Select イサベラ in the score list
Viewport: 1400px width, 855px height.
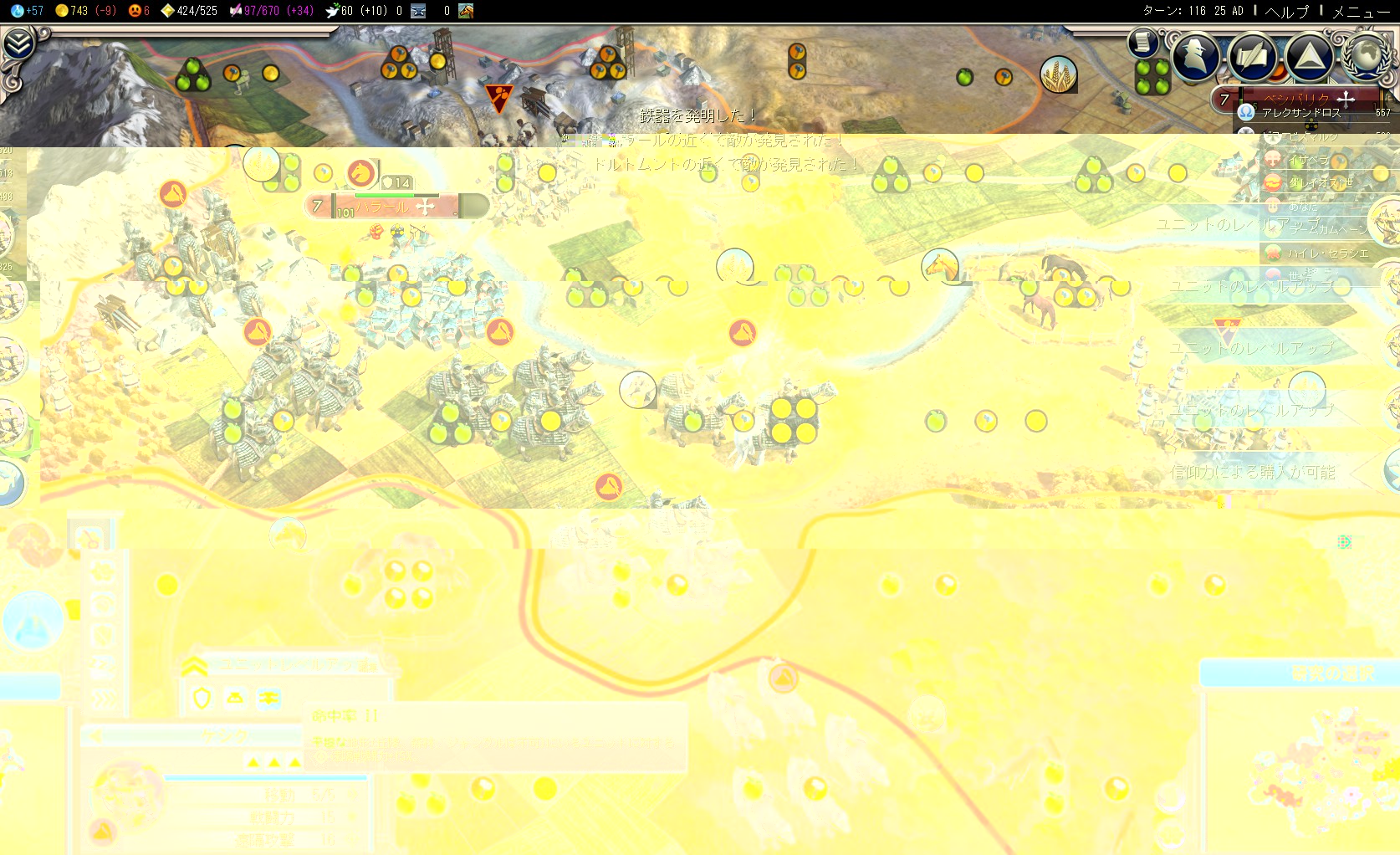[x=1309, y=159]
